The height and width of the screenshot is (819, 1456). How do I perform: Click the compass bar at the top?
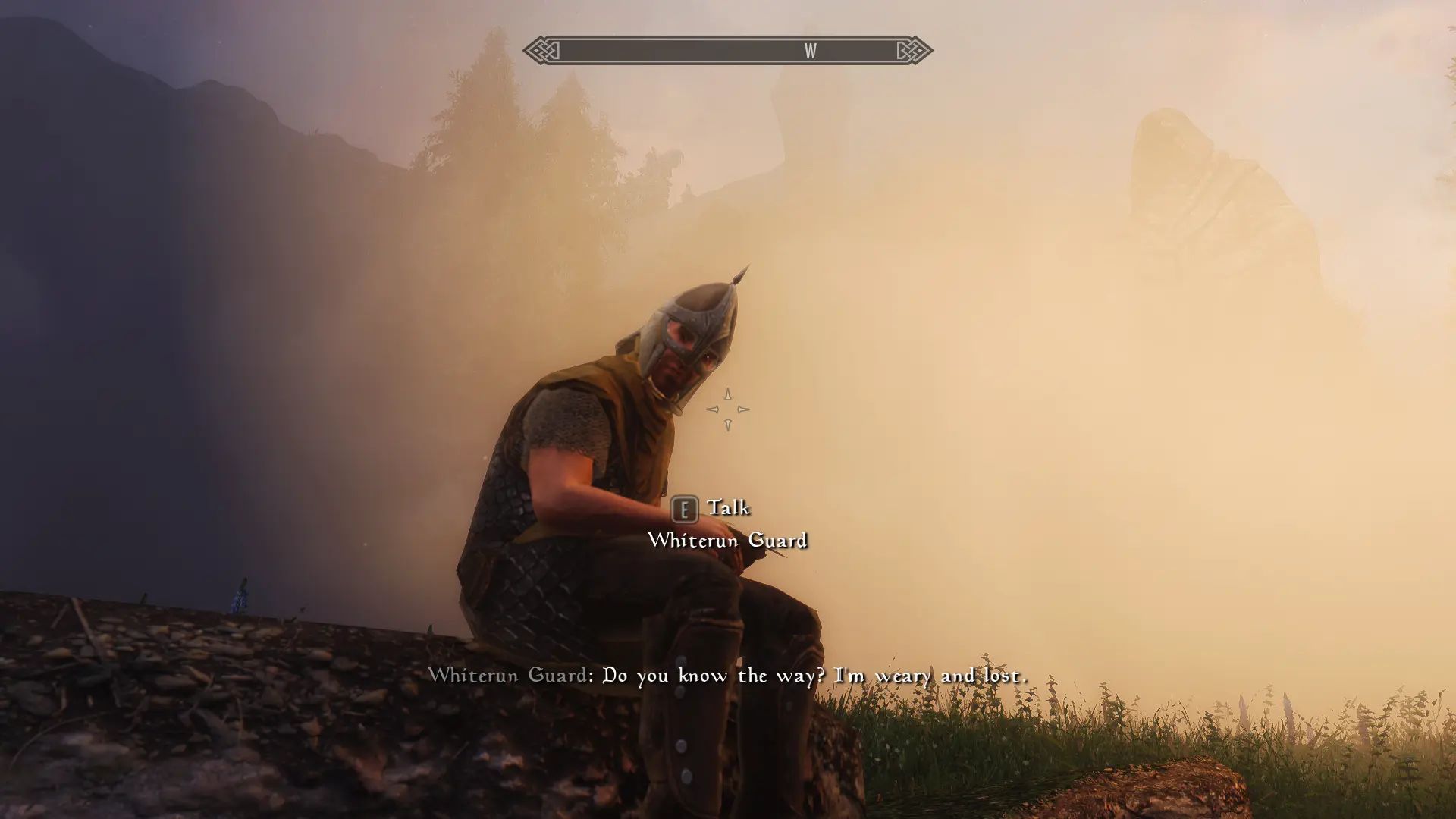(x=728, y=52)
